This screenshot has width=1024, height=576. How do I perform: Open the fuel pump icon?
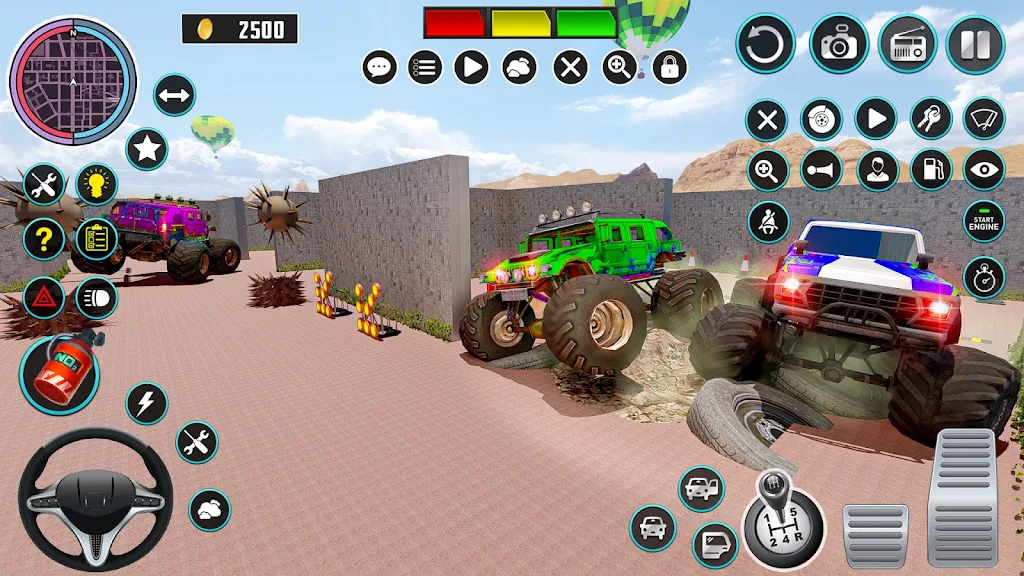click(x=930, y=170)
